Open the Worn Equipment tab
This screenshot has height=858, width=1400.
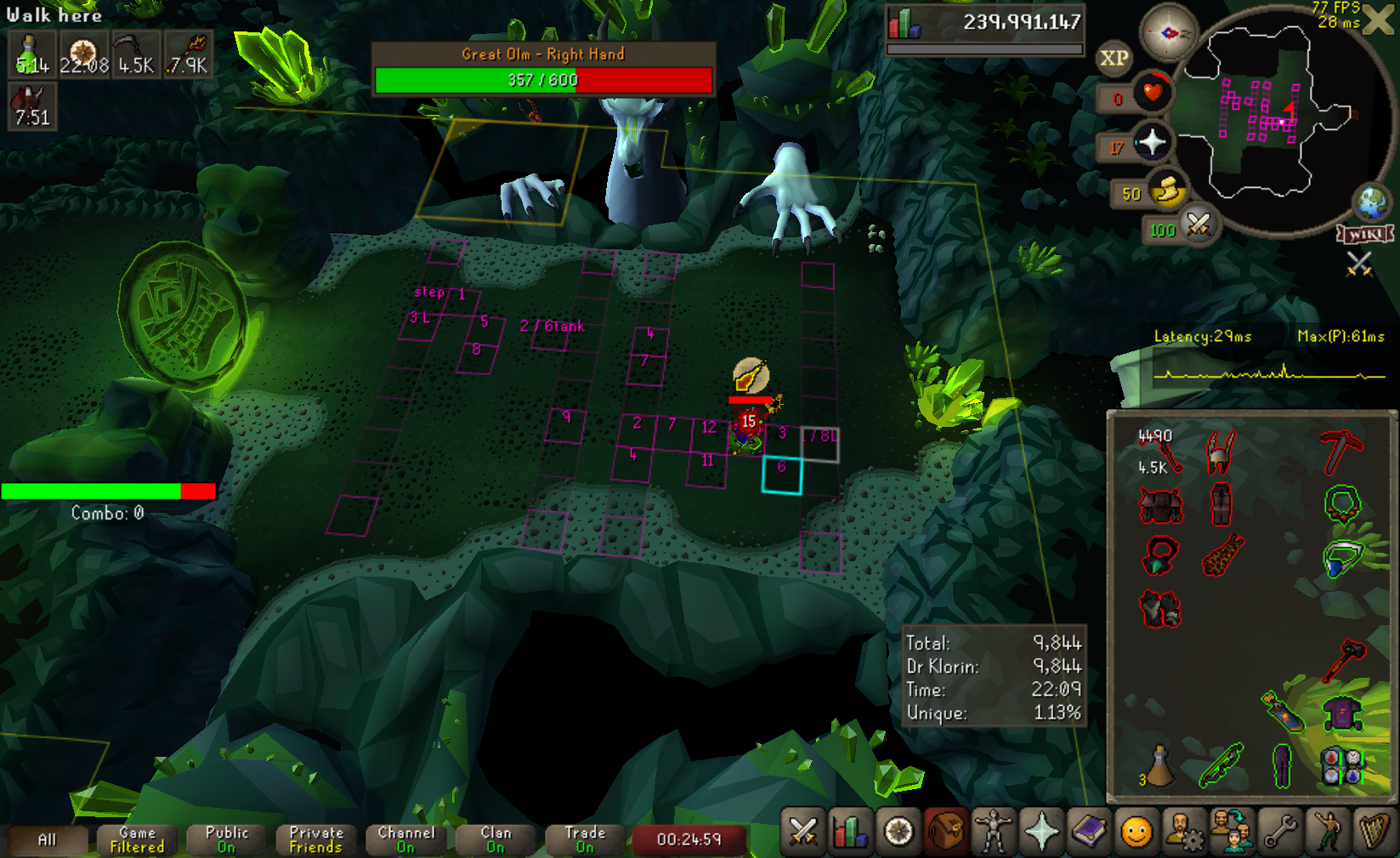[992, 832]
